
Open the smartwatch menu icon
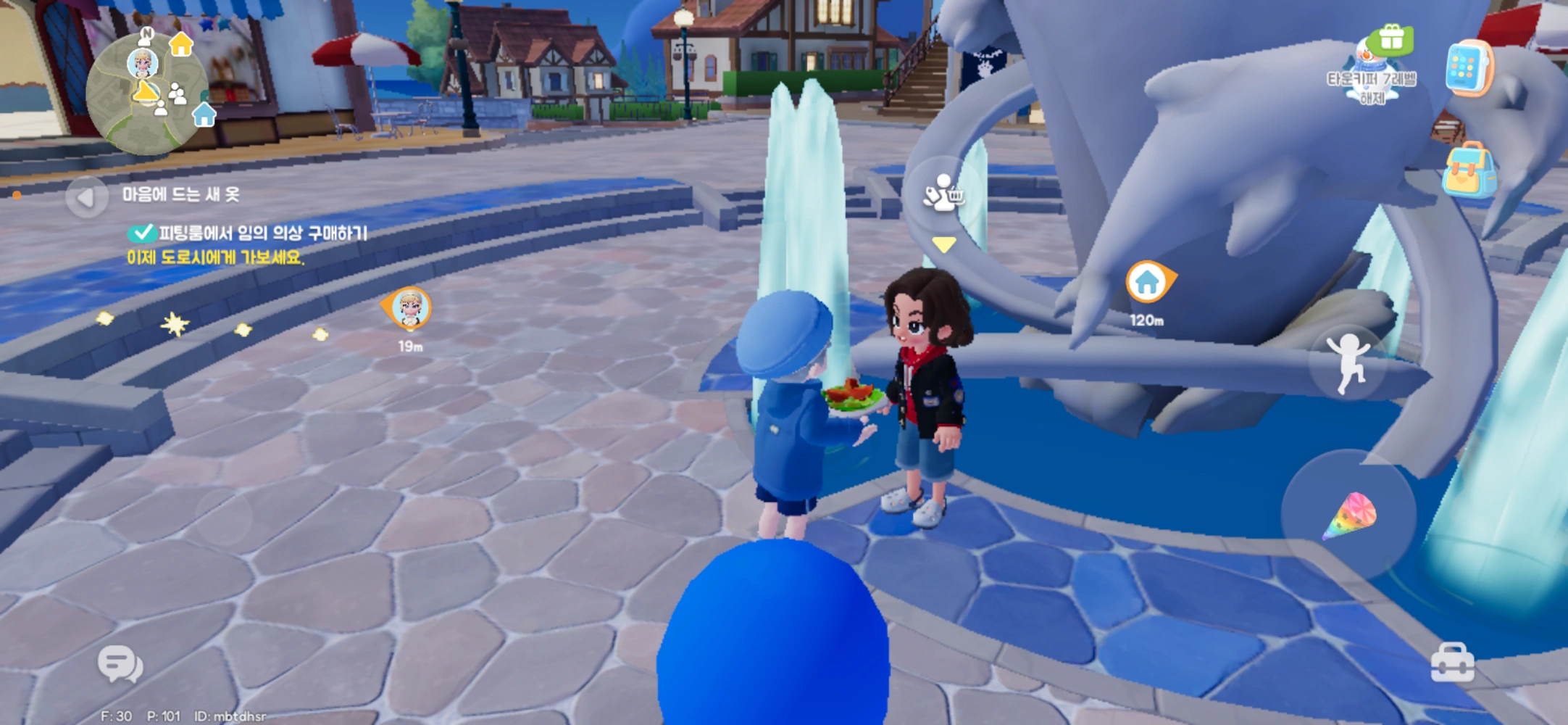coord(1468,69)
